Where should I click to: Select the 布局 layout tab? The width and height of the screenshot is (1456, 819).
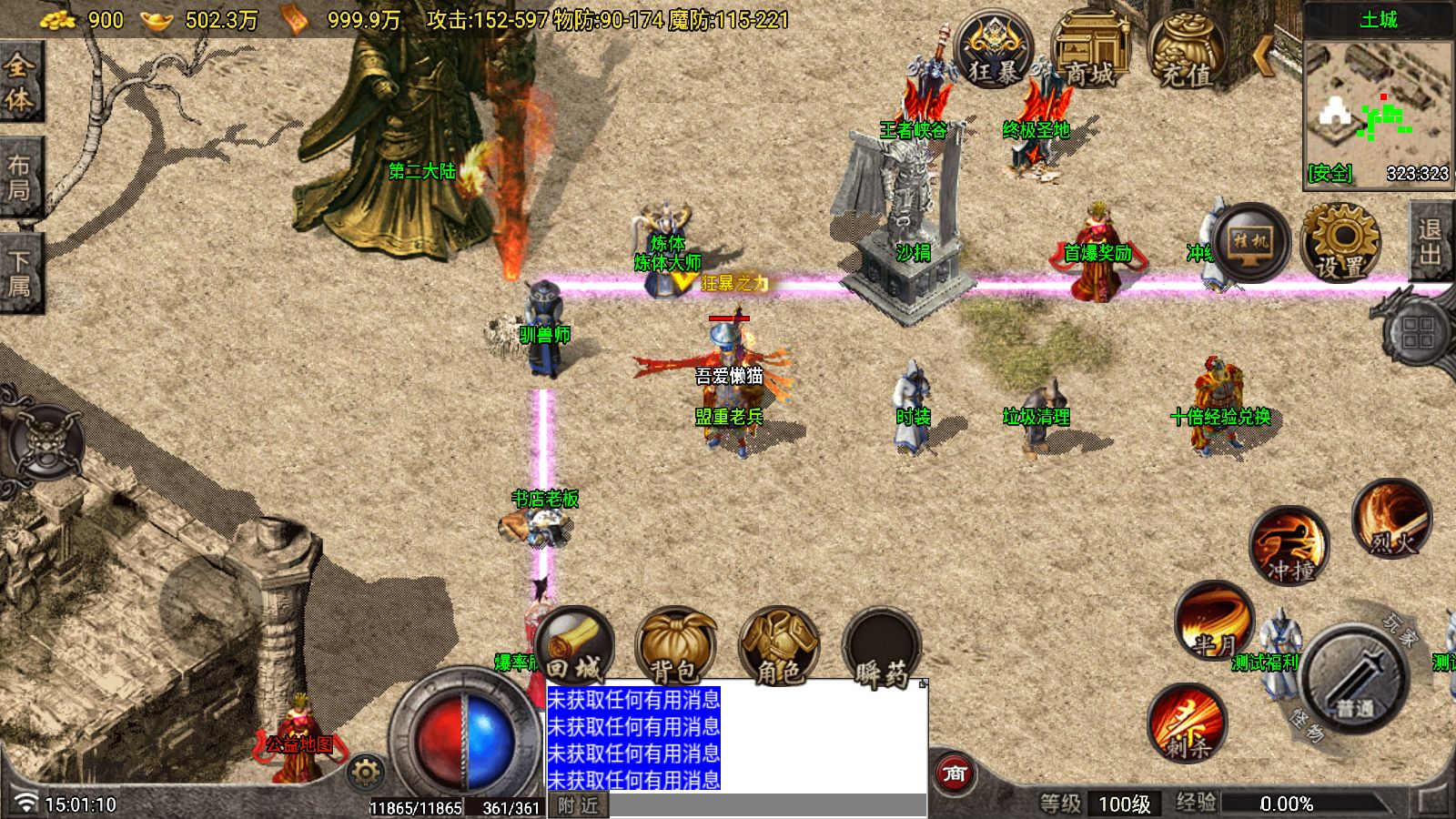click(x=20, y=177)
